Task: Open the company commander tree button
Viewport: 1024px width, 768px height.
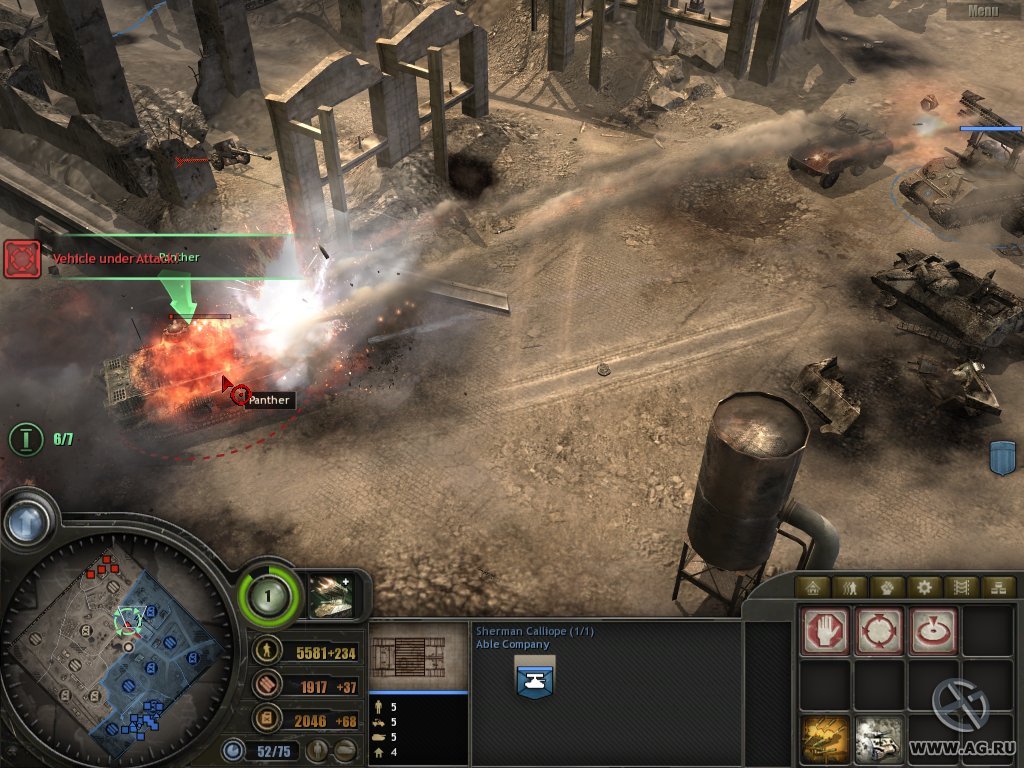Action: (x=268, y=598)
